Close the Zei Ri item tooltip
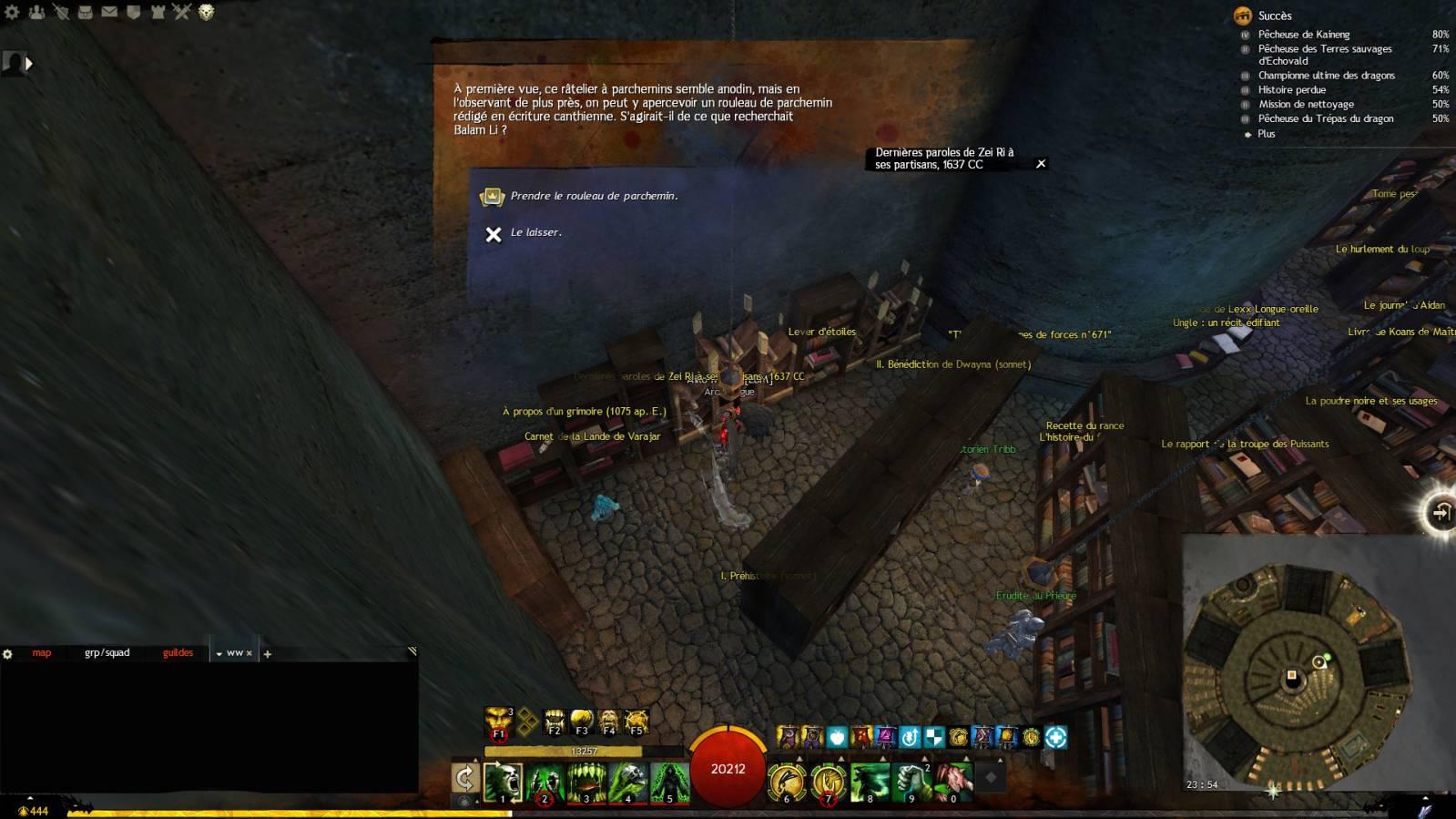This screenshot has height=819, width=1456. [1041, 164]
